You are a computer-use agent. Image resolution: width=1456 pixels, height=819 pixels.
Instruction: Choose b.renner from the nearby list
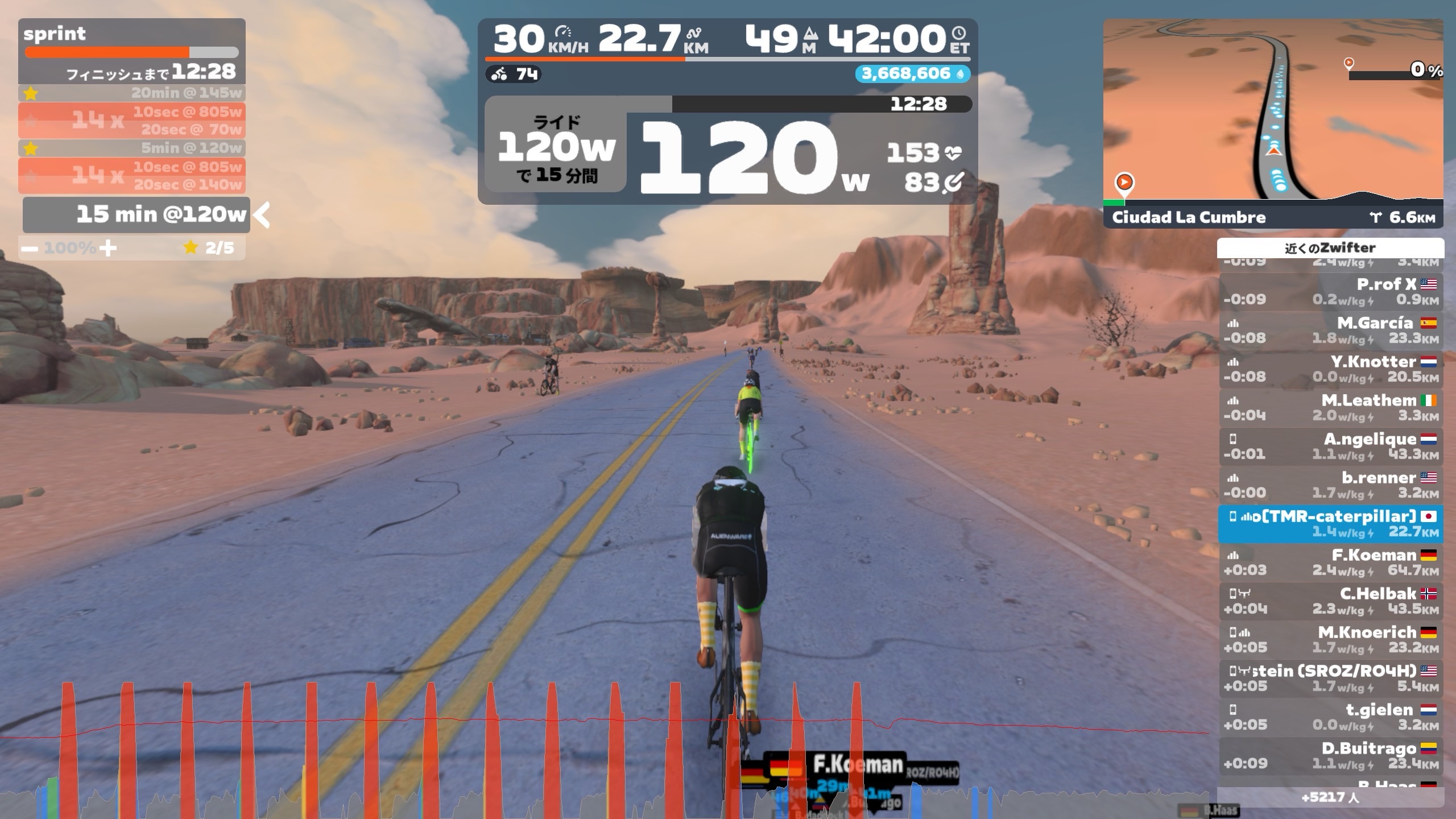(x=1330, y=485)
